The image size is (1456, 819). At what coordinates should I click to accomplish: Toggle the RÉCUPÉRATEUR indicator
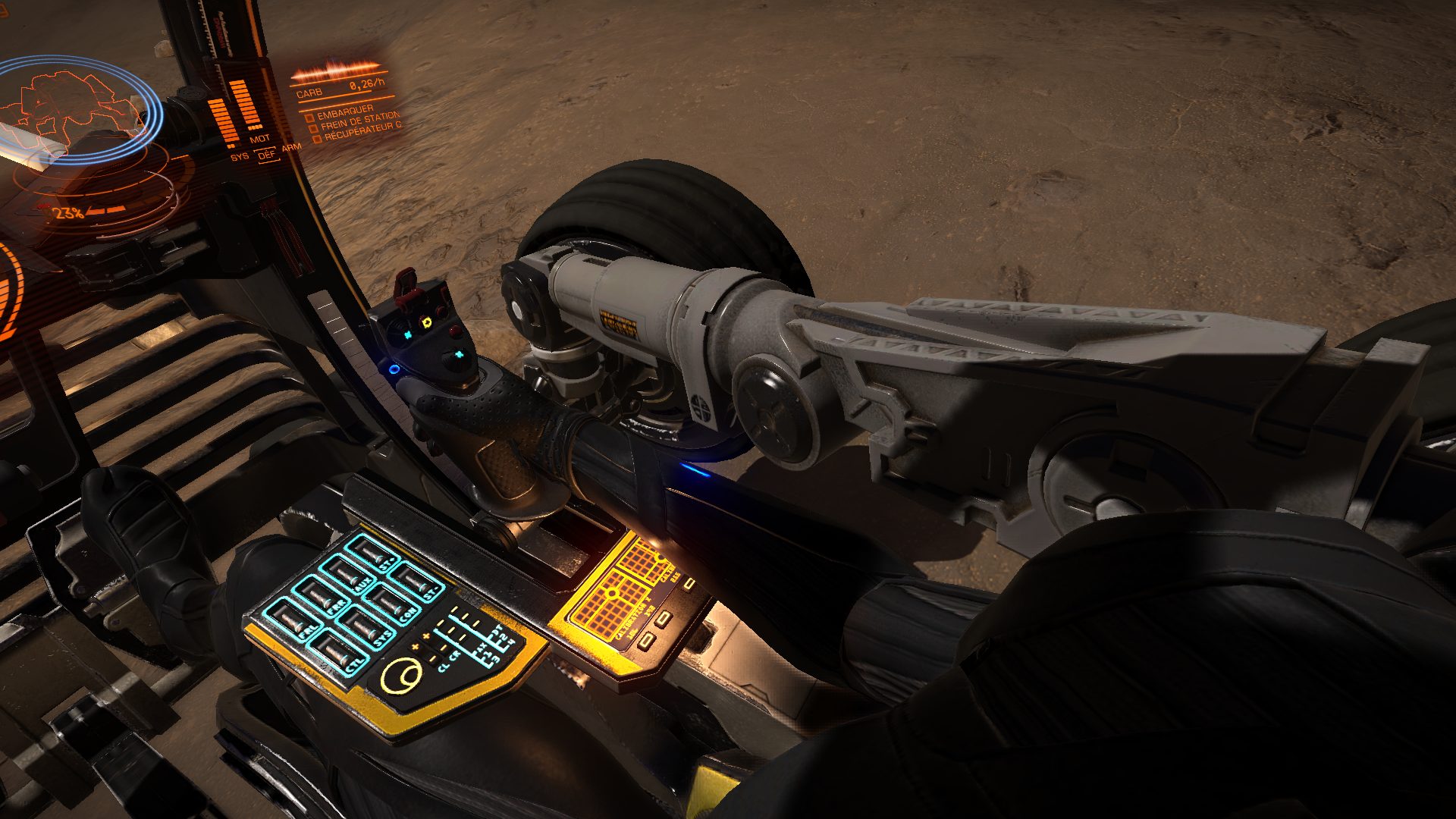[x=318, y=140]
